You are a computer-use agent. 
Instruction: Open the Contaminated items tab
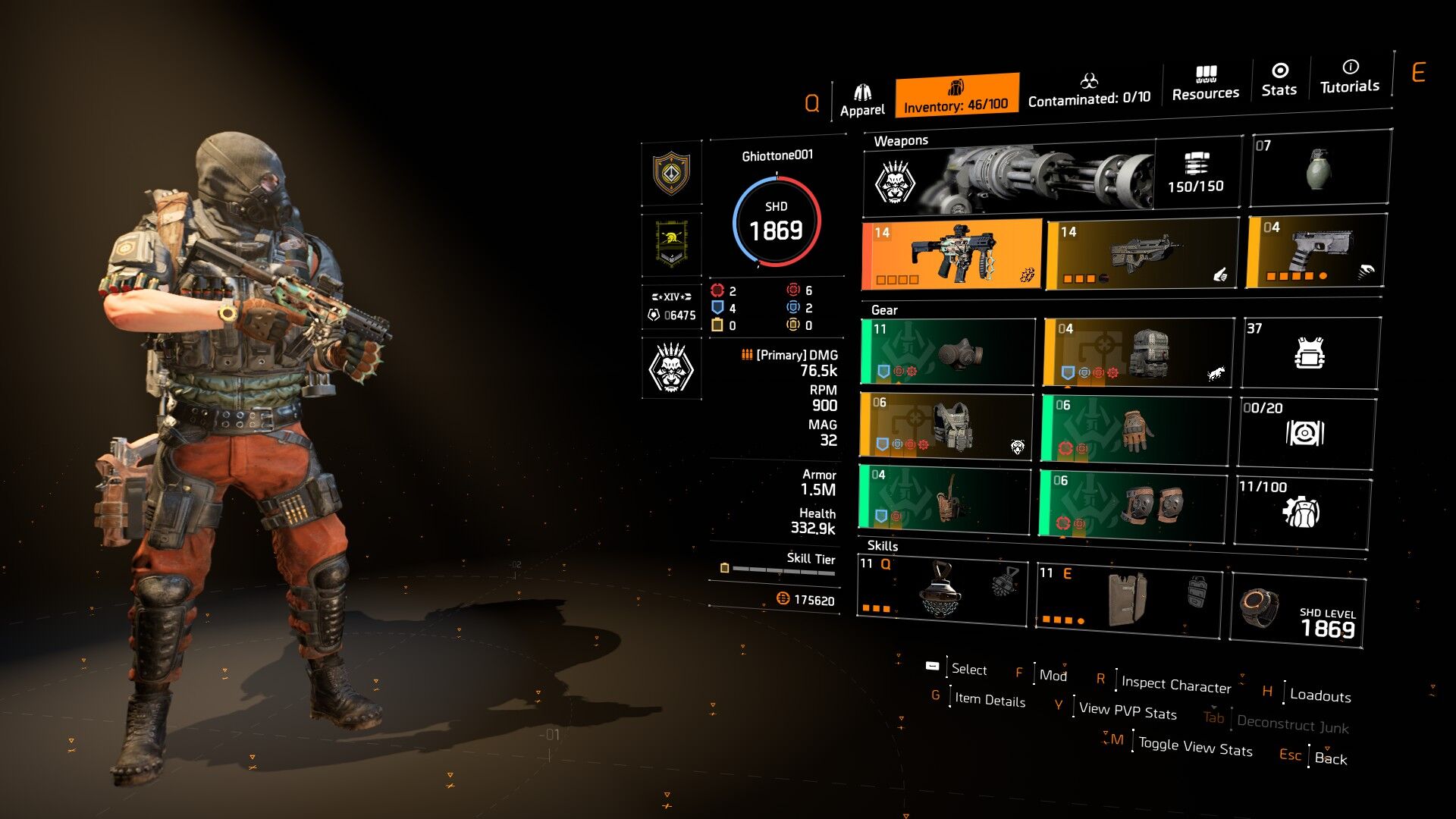tap(1089, 90)
